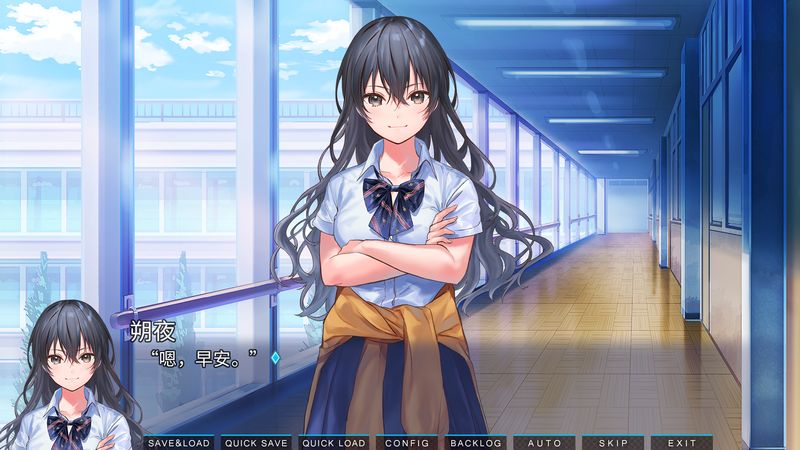800x450 pixels.
Task: Advance dialogue via the blue diamond indicator
Action: (275, 356)
